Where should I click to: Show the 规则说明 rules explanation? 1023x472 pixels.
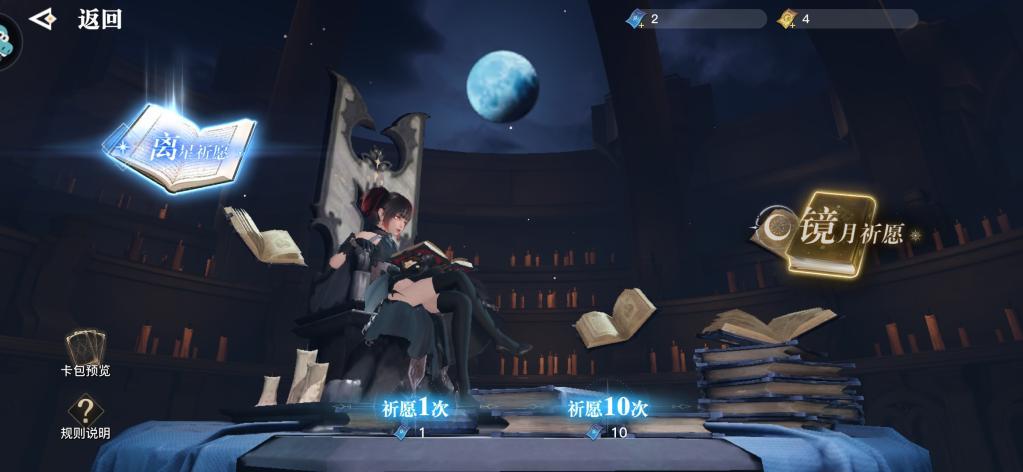coord(85,415)
